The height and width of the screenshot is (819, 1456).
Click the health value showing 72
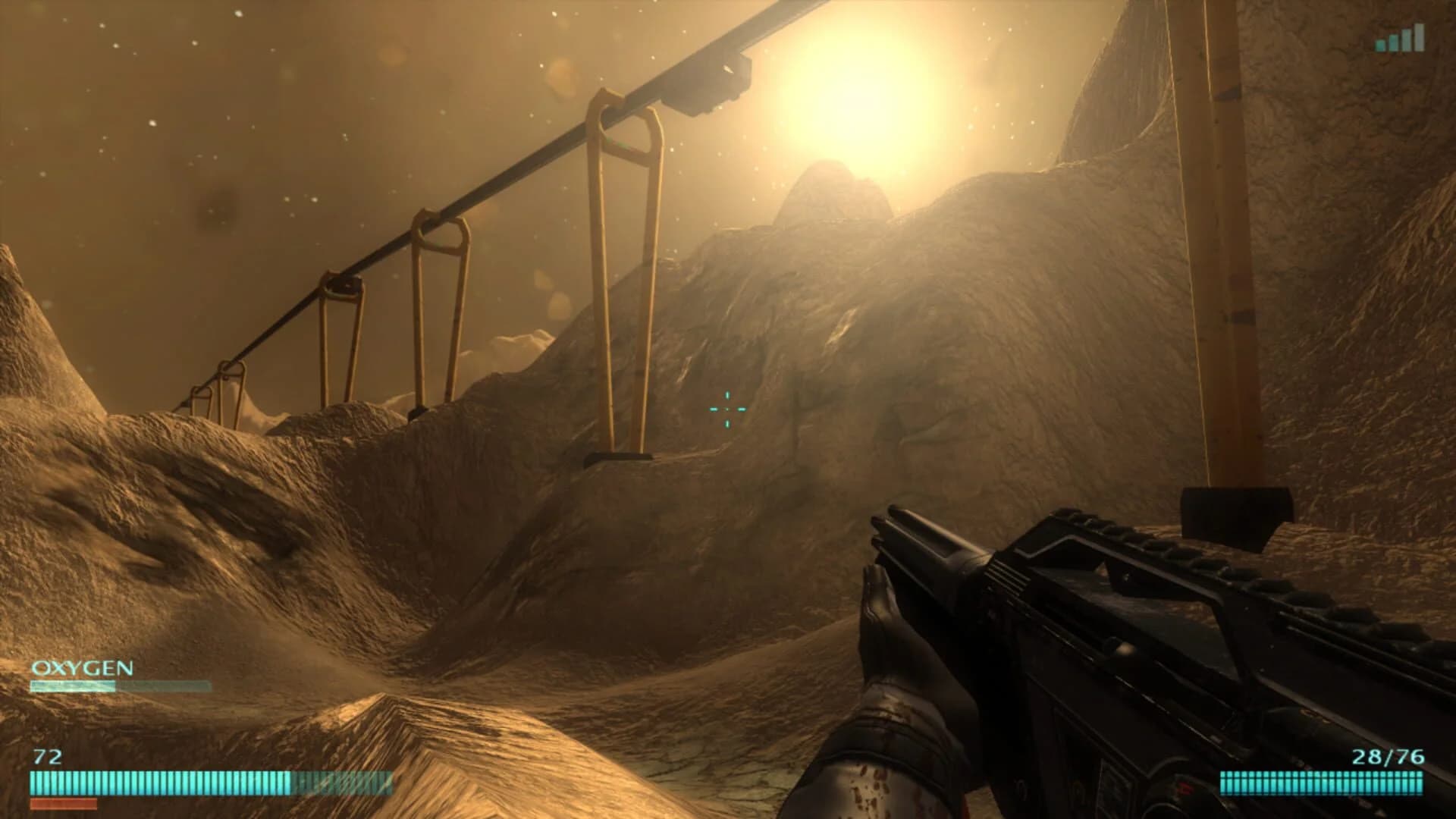pyautogui.click(x=47, y=755)
